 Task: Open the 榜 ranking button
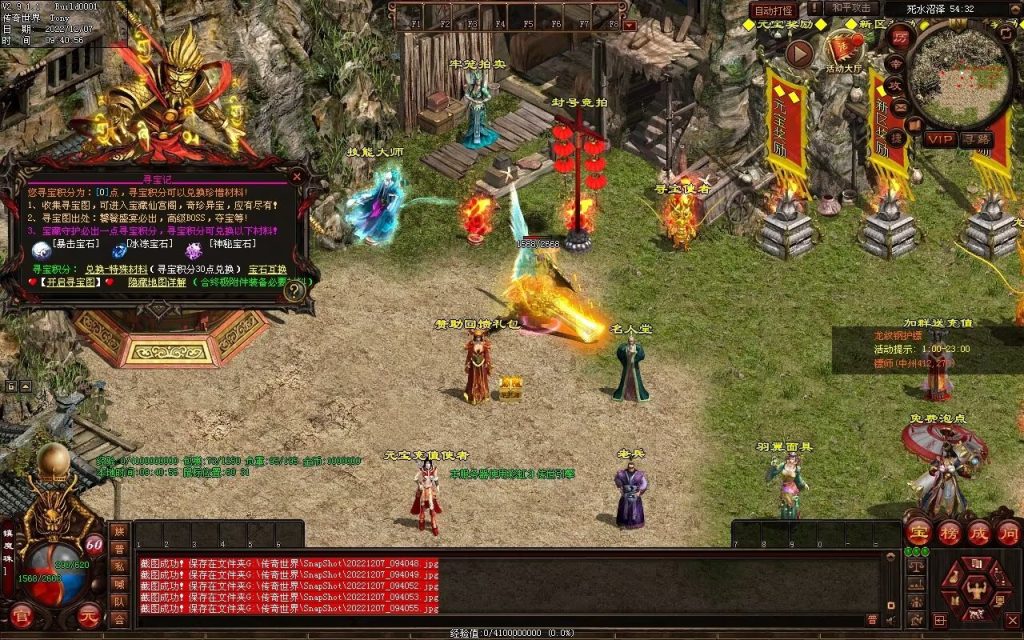(x=949, y=532)
